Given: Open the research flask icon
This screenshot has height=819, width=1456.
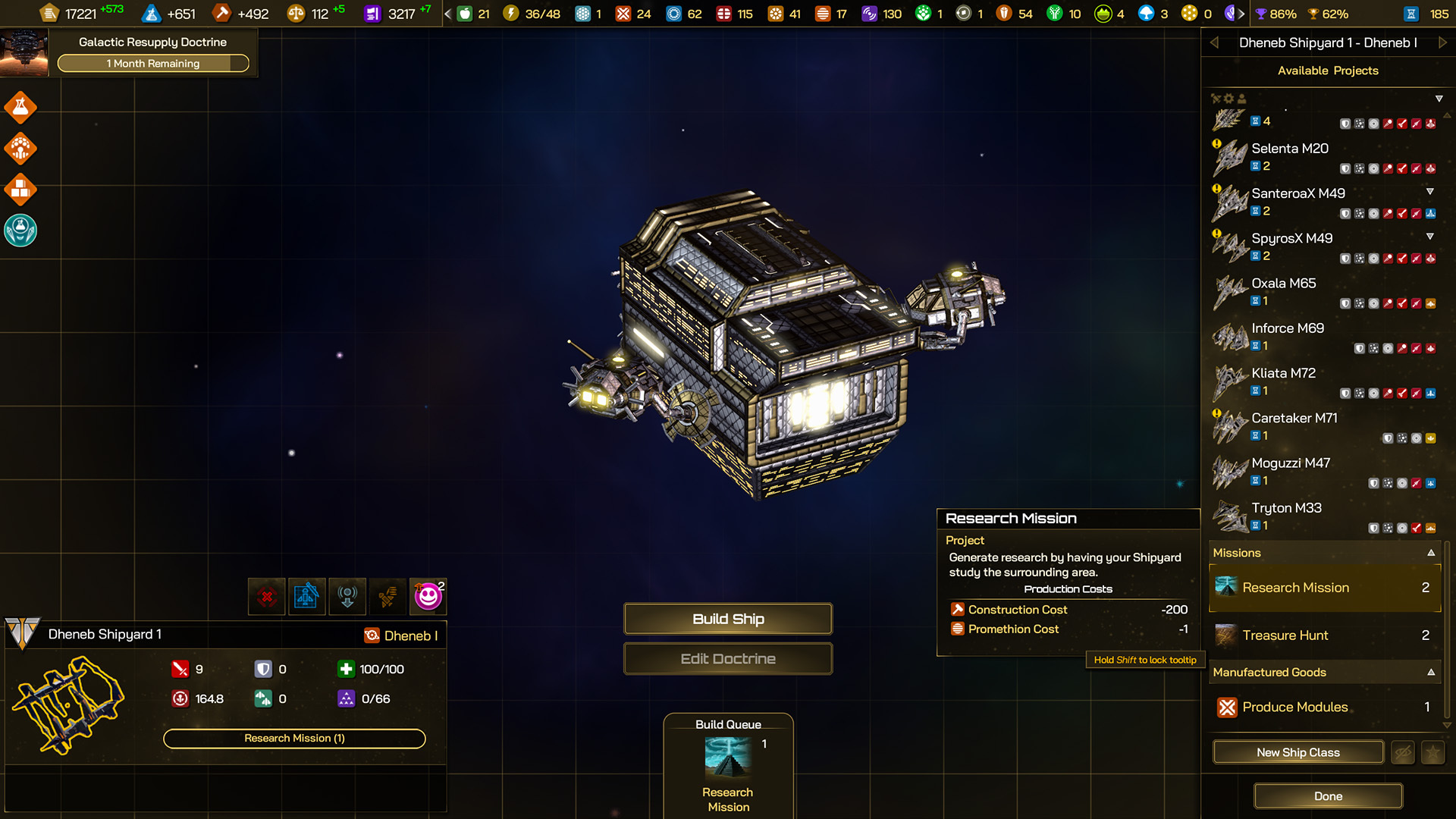Looking at the screenshot, I should (20, 108).
